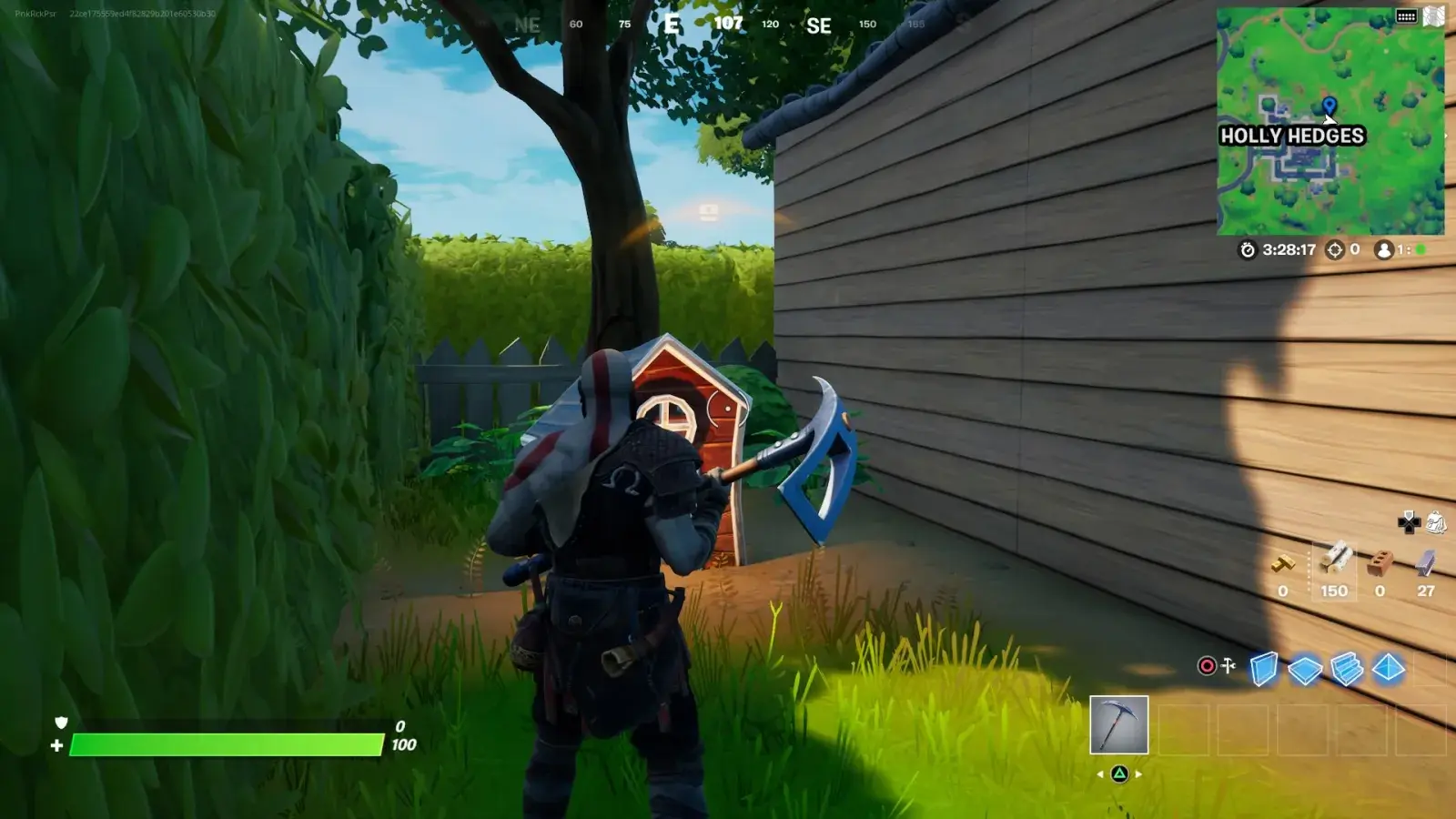This screenshot has width=1456, height=819.
Task: Click the red circle rotate button
Action: (1206, 665)
